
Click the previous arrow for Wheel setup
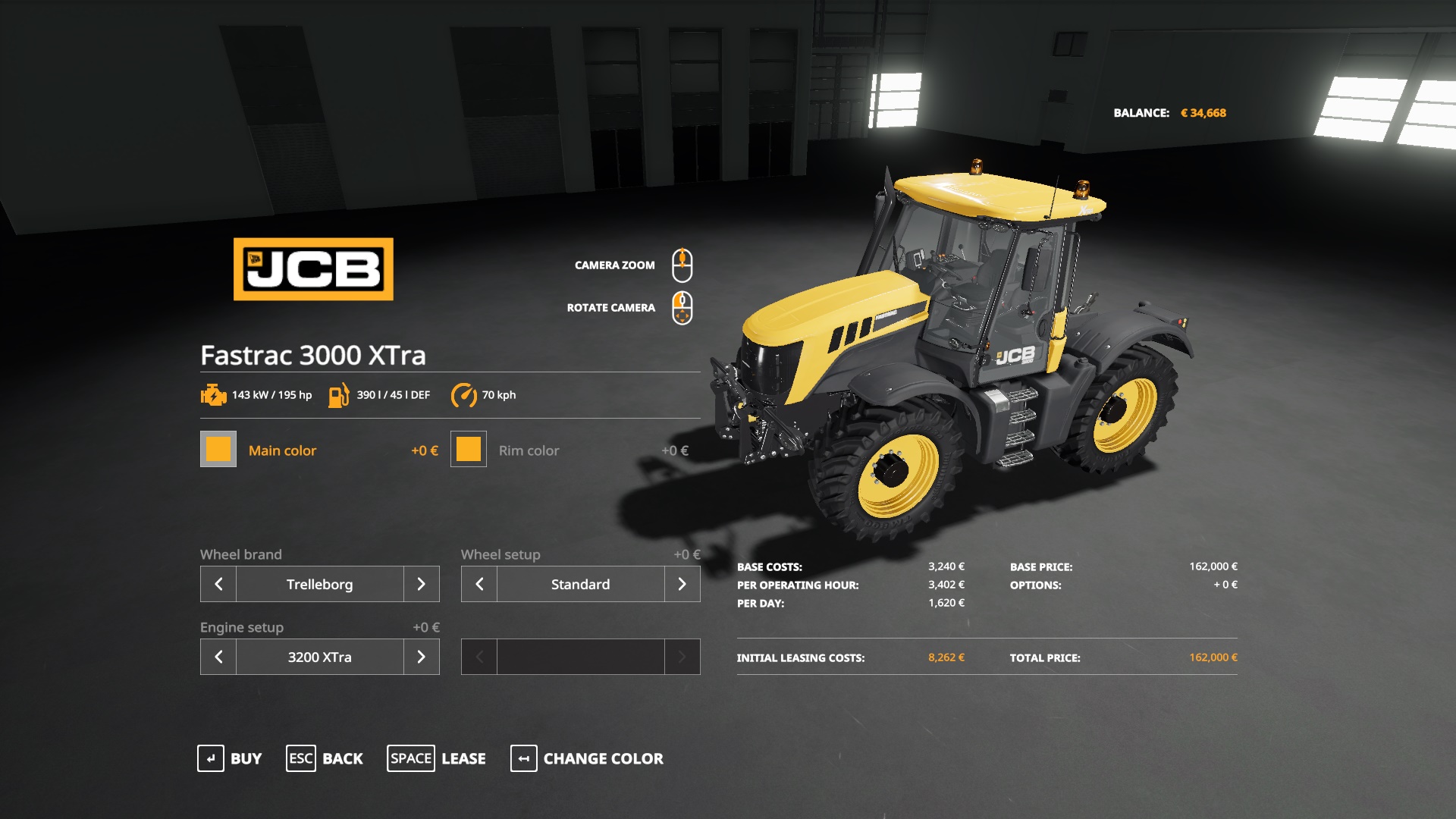pos(478,584)
